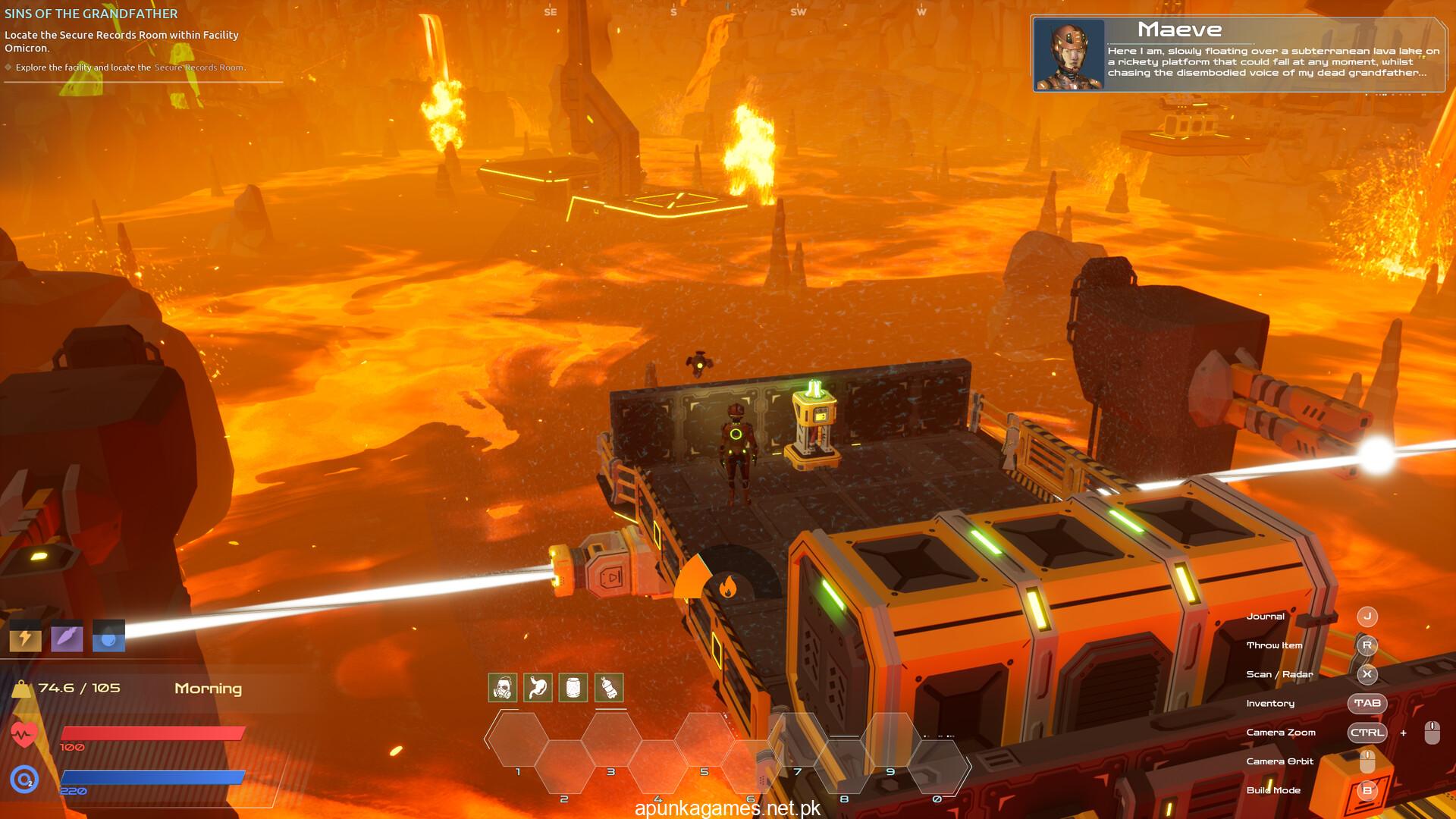Click the stomach food icon
This screenshot has width=1456, height=819.
538,688
